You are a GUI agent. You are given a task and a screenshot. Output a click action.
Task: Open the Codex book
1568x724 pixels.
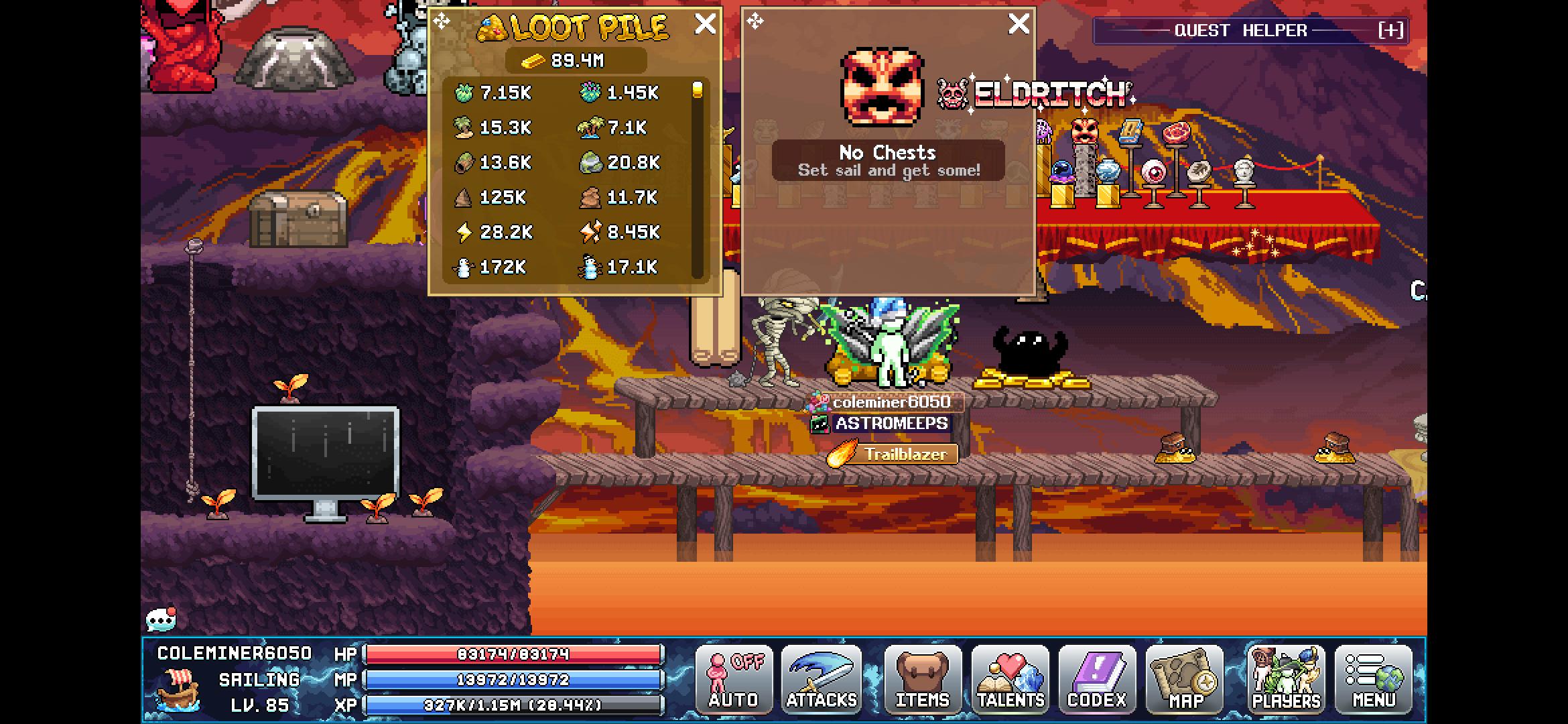[x=1097, y=679]
